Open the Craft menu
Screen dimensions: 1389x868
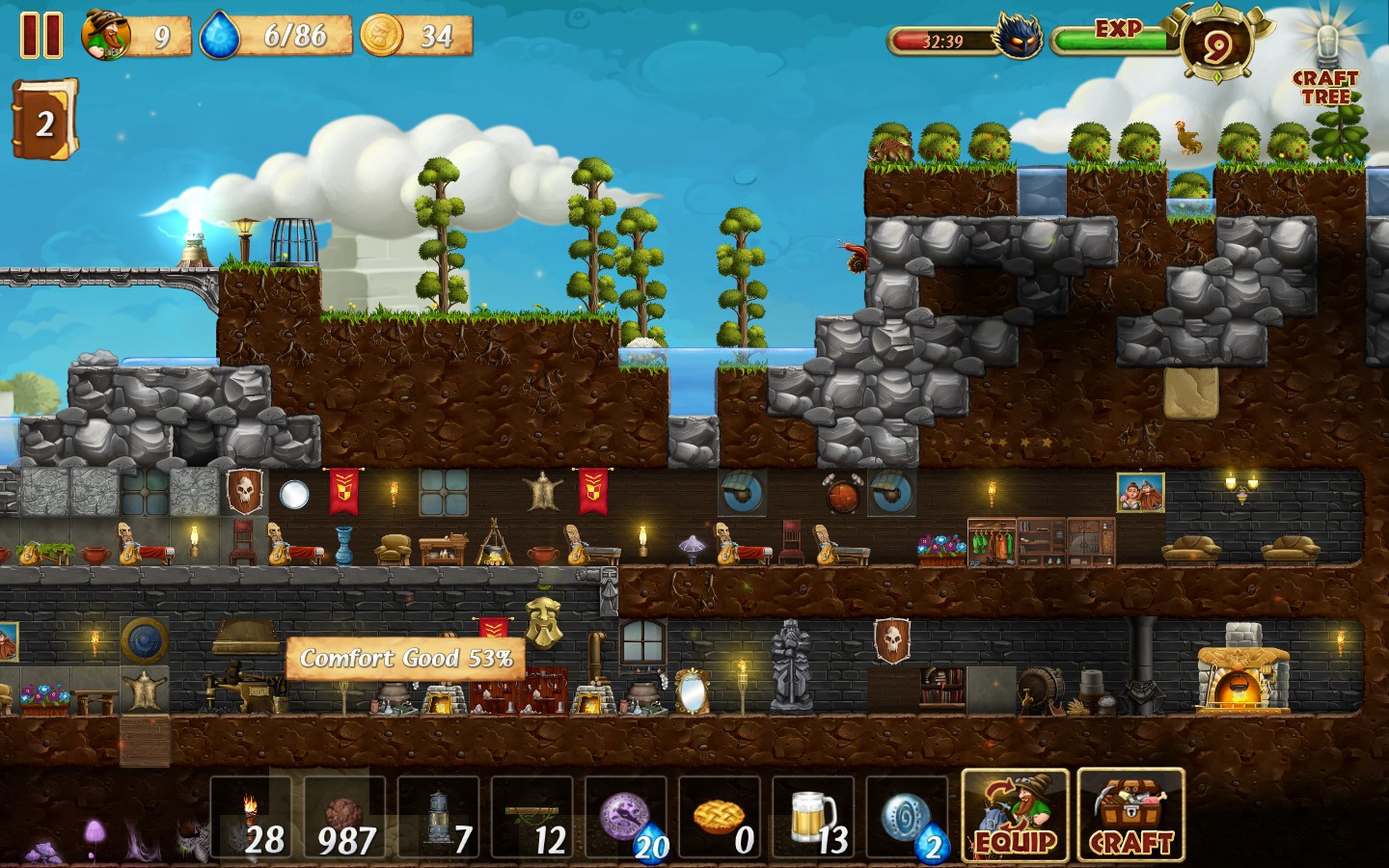tap(1130, 815)
